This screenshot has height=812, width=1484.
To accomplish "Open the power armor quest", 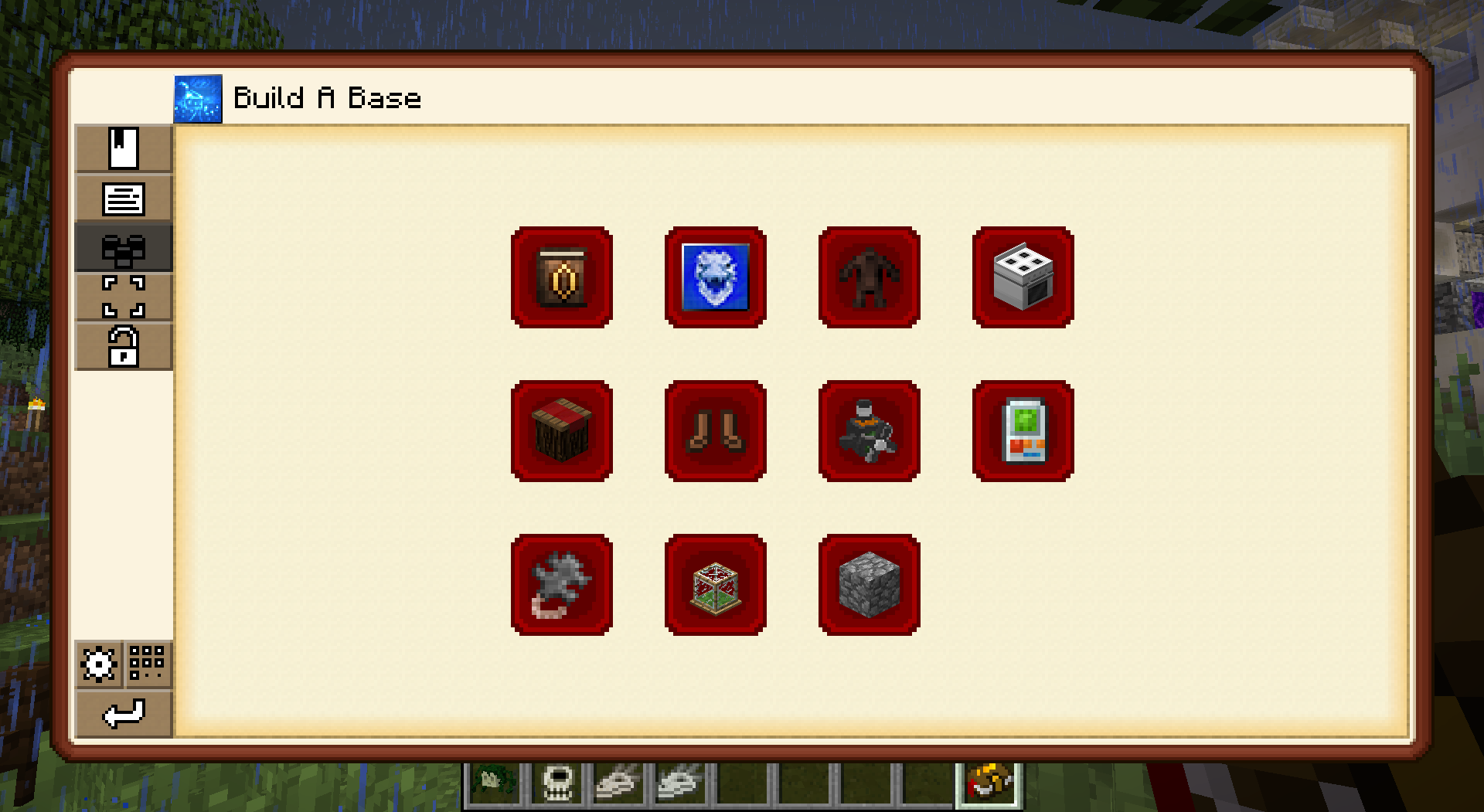I will click(869, 431).
